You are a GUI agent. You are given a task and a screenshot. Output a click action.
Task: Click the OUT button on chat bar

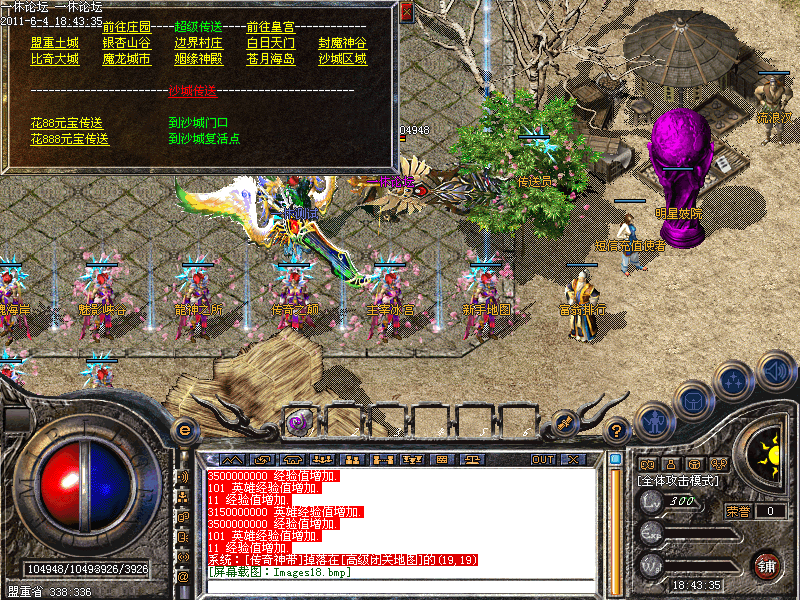543,459
